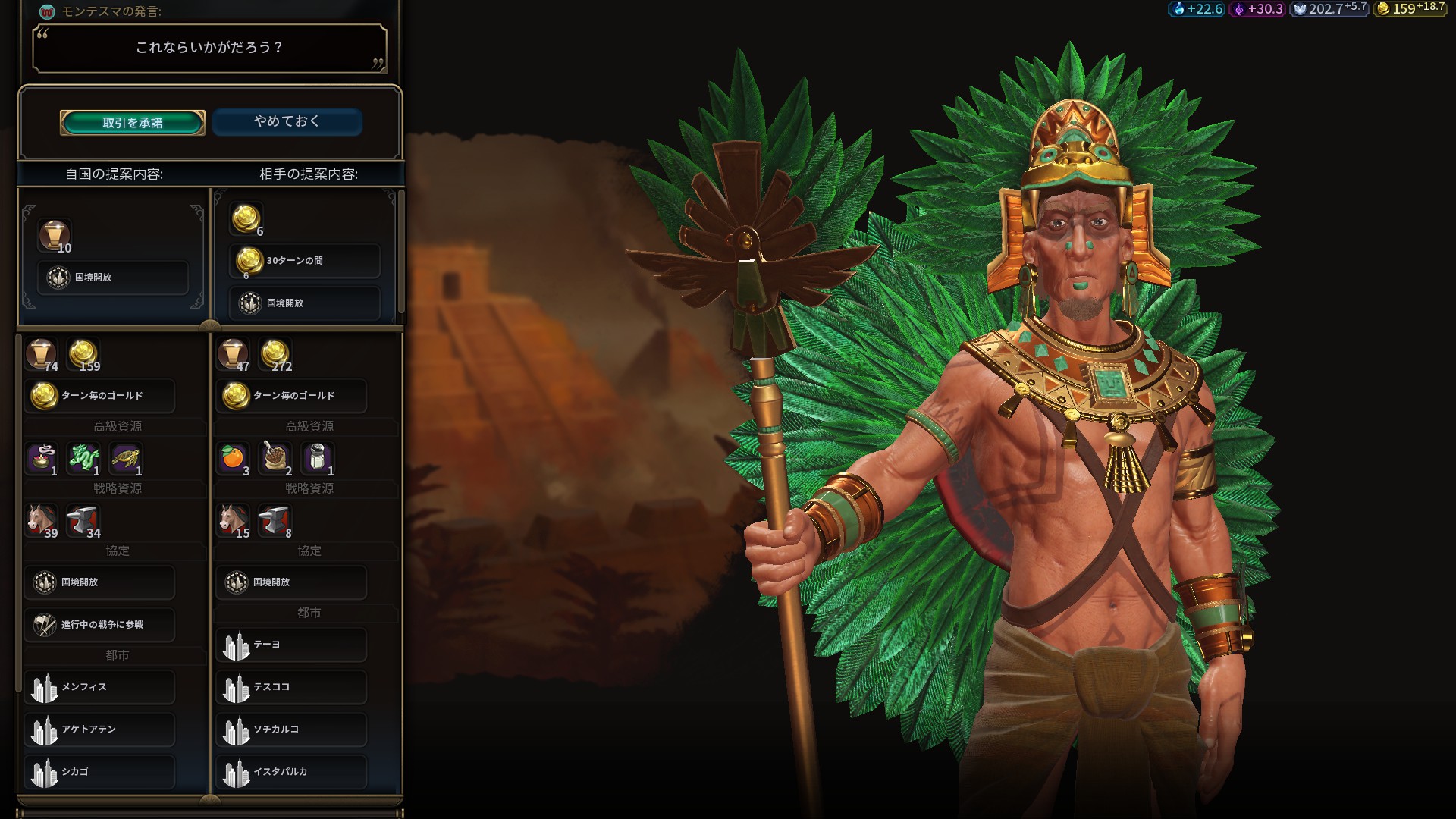Select 進行中の戦争に参戦 agreement
1456x819 pixels.
pyautogui.click(x=100, y=624)
